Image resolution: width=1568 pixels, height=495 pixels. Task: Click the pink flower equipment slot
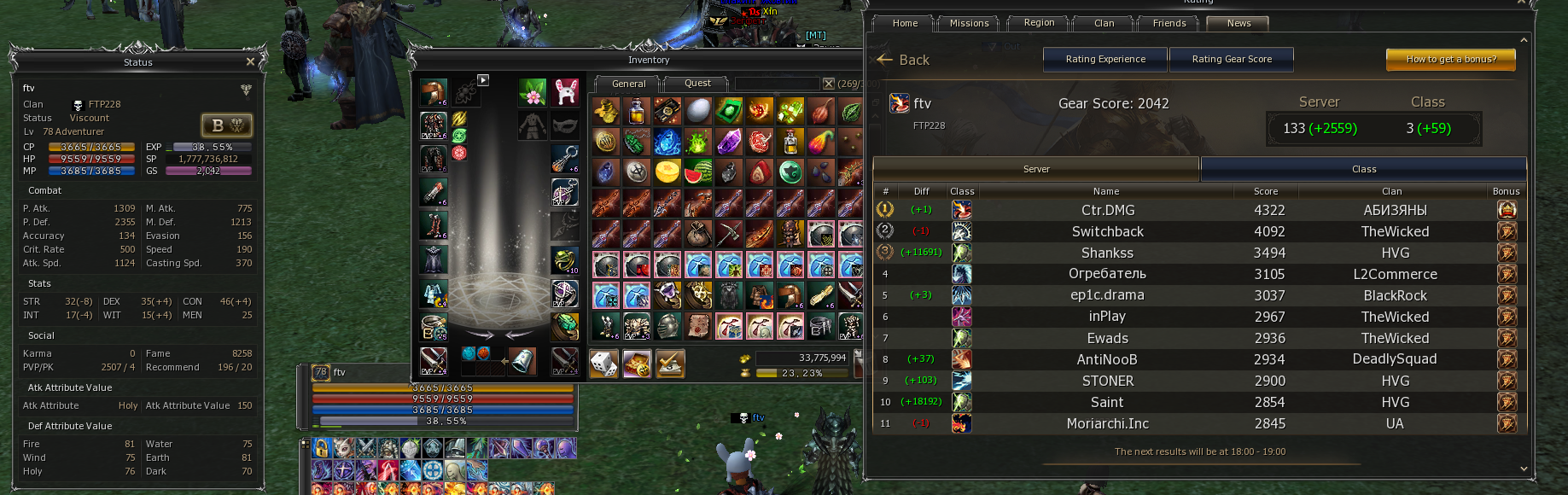(x=532, y=92)
